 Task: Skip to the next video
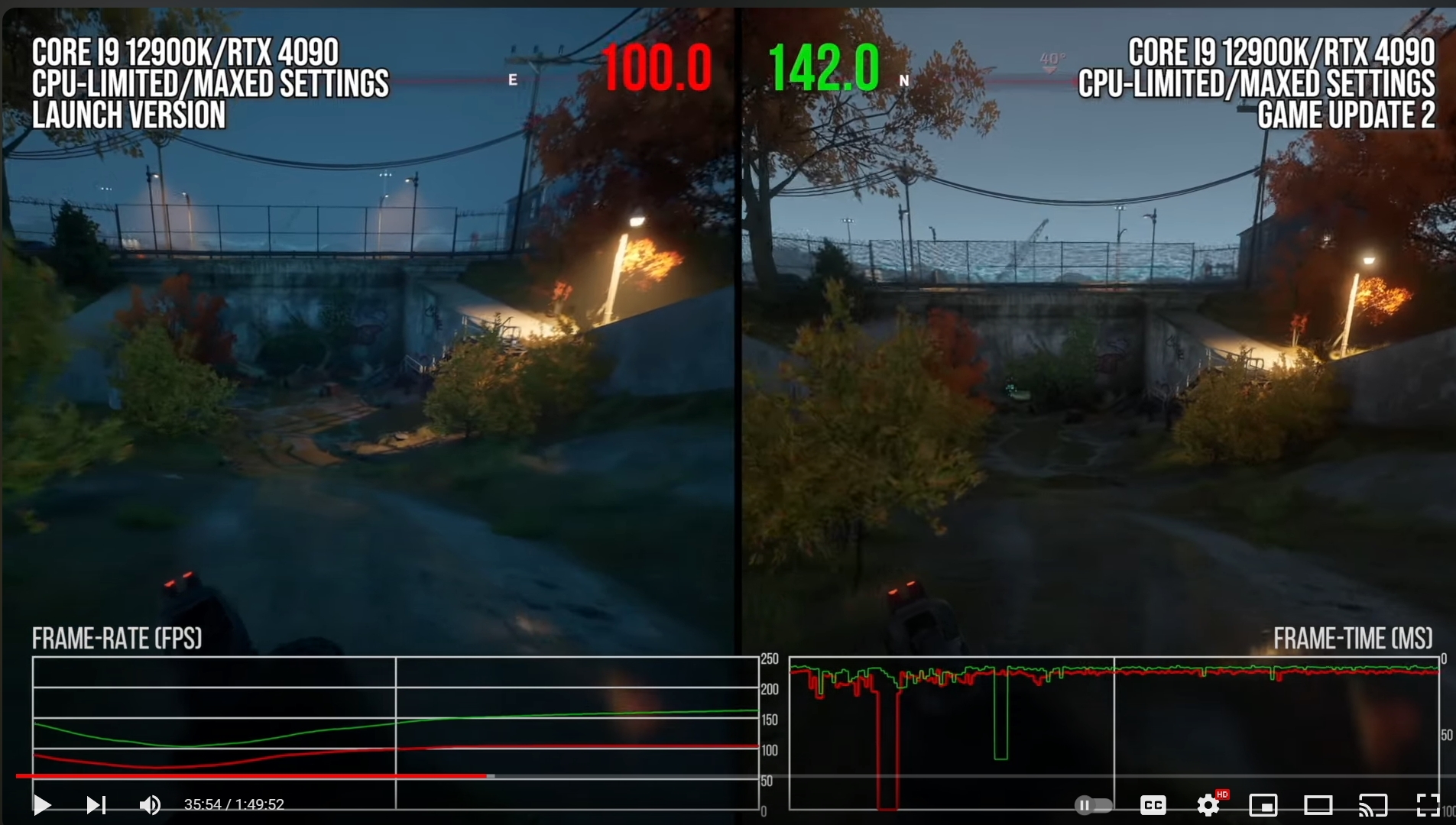click(x=95, y=804)
